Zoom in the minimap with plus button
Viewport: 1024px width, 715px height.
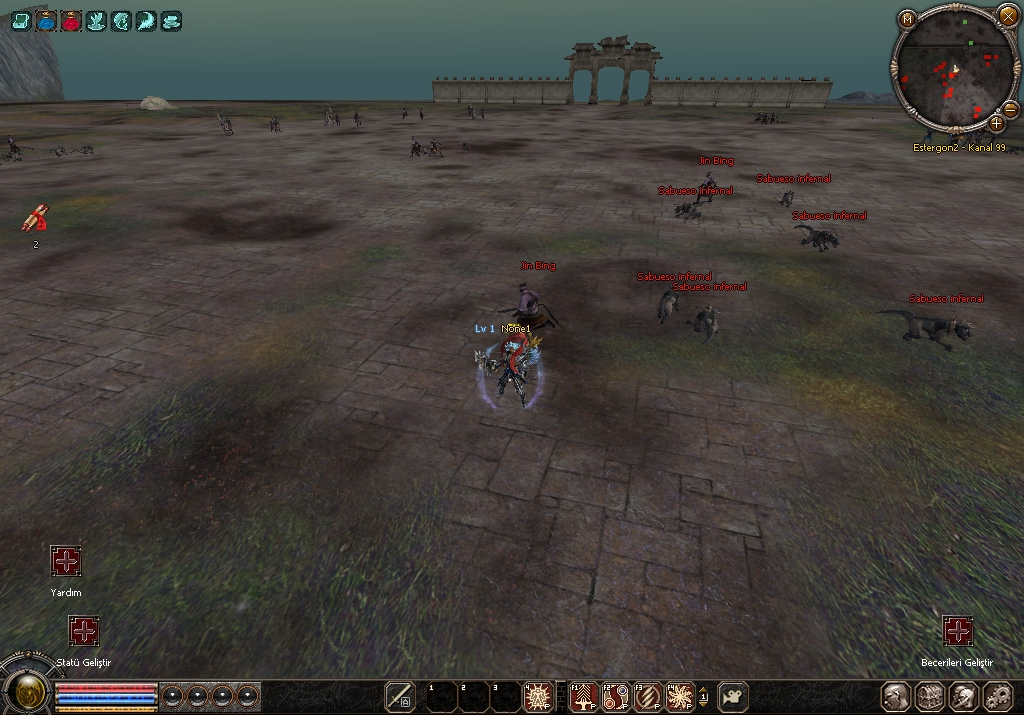tap(996, 123)
